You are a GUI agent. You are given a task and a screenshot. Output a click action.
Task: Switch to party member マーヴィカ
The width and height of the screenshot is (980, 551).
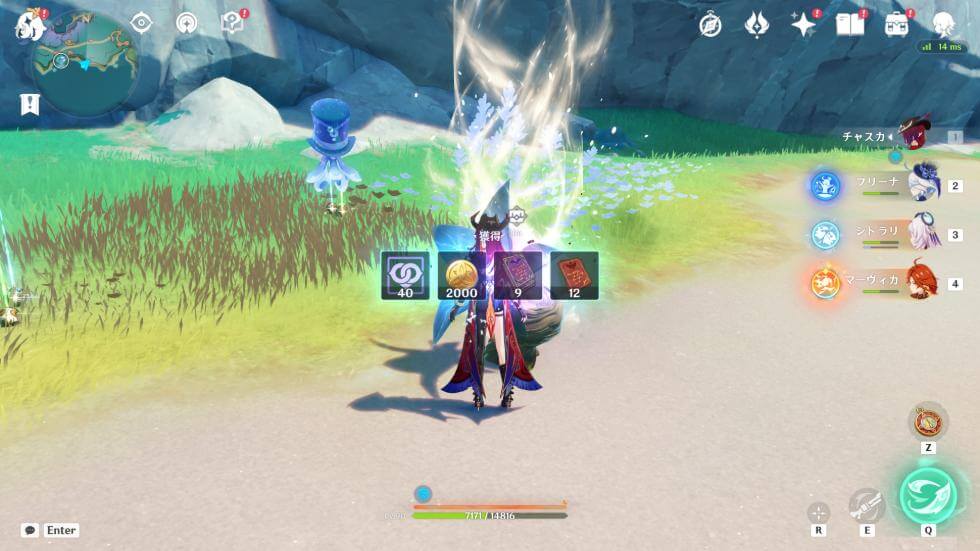[x=922, y=283]
